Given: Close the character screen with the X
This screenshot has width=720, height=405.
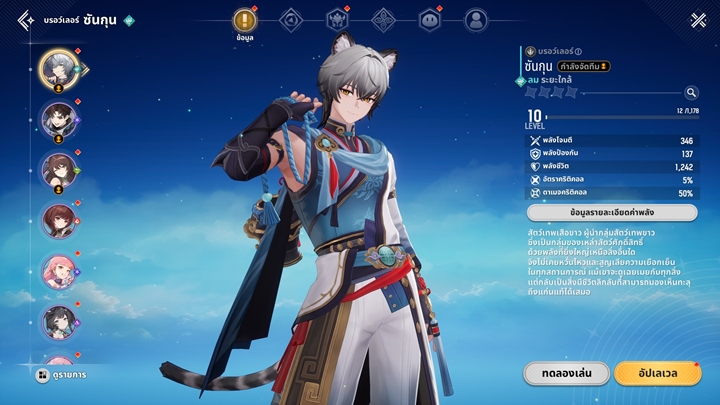Looking at the screenshot, I should click(698, 20).
